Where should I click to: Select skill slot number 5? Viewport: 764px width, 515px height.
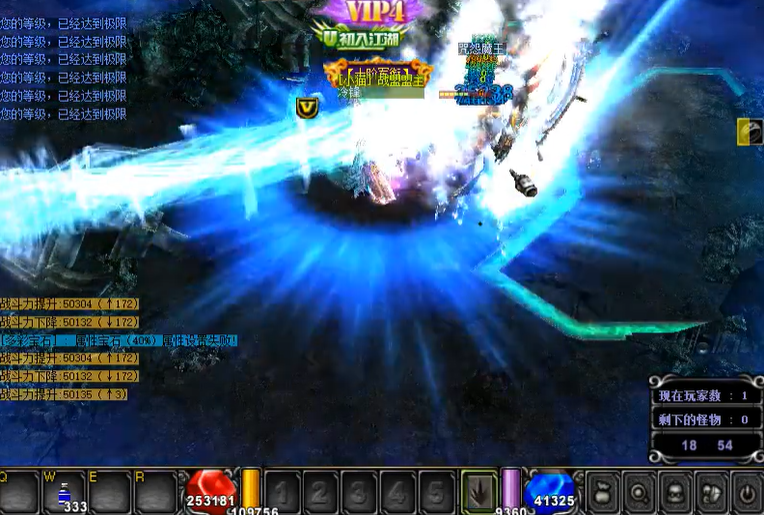(x=436, y=492)
